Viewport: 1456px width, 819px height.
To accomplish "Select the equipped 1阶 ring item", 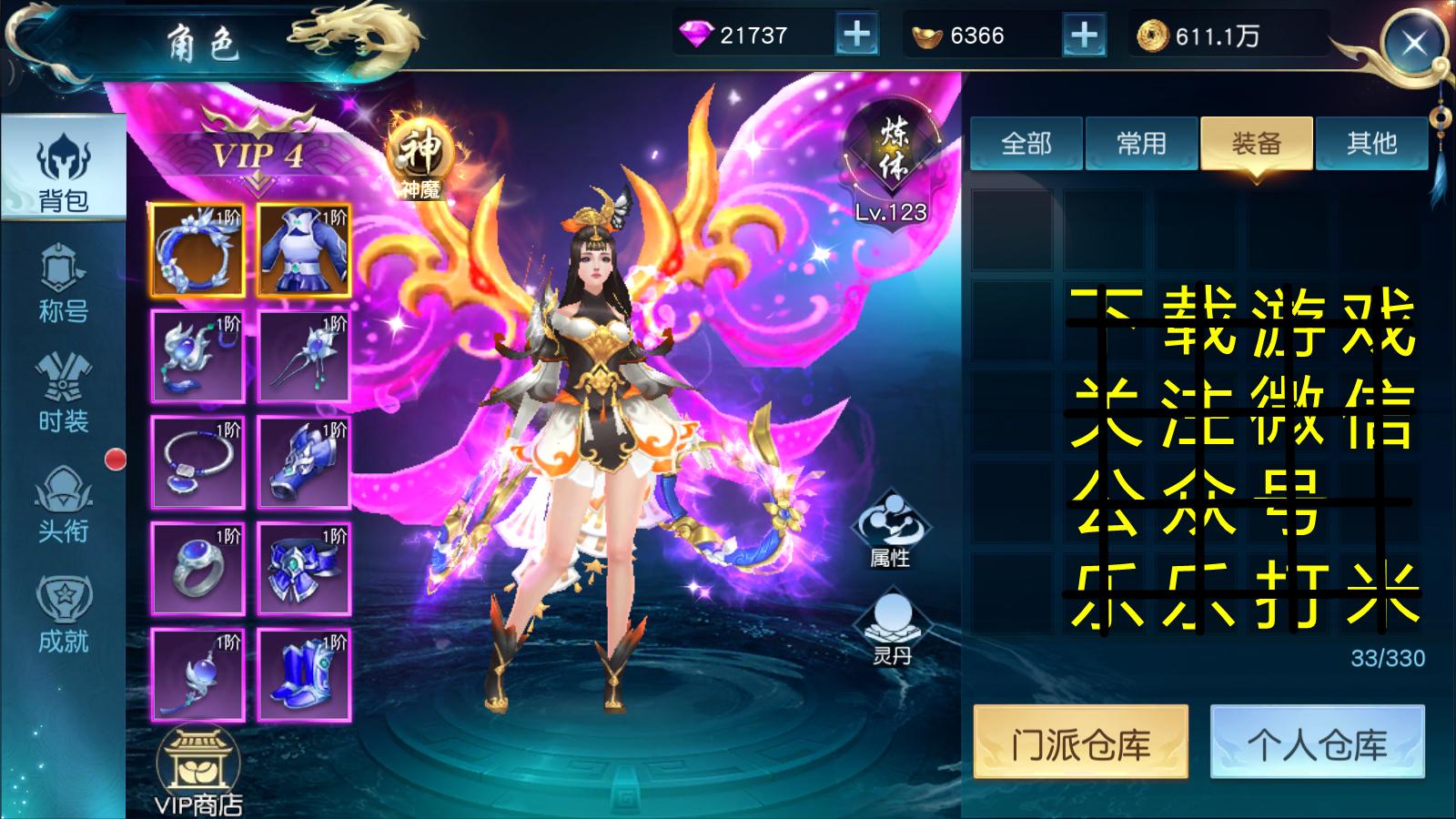I will 198,569.
